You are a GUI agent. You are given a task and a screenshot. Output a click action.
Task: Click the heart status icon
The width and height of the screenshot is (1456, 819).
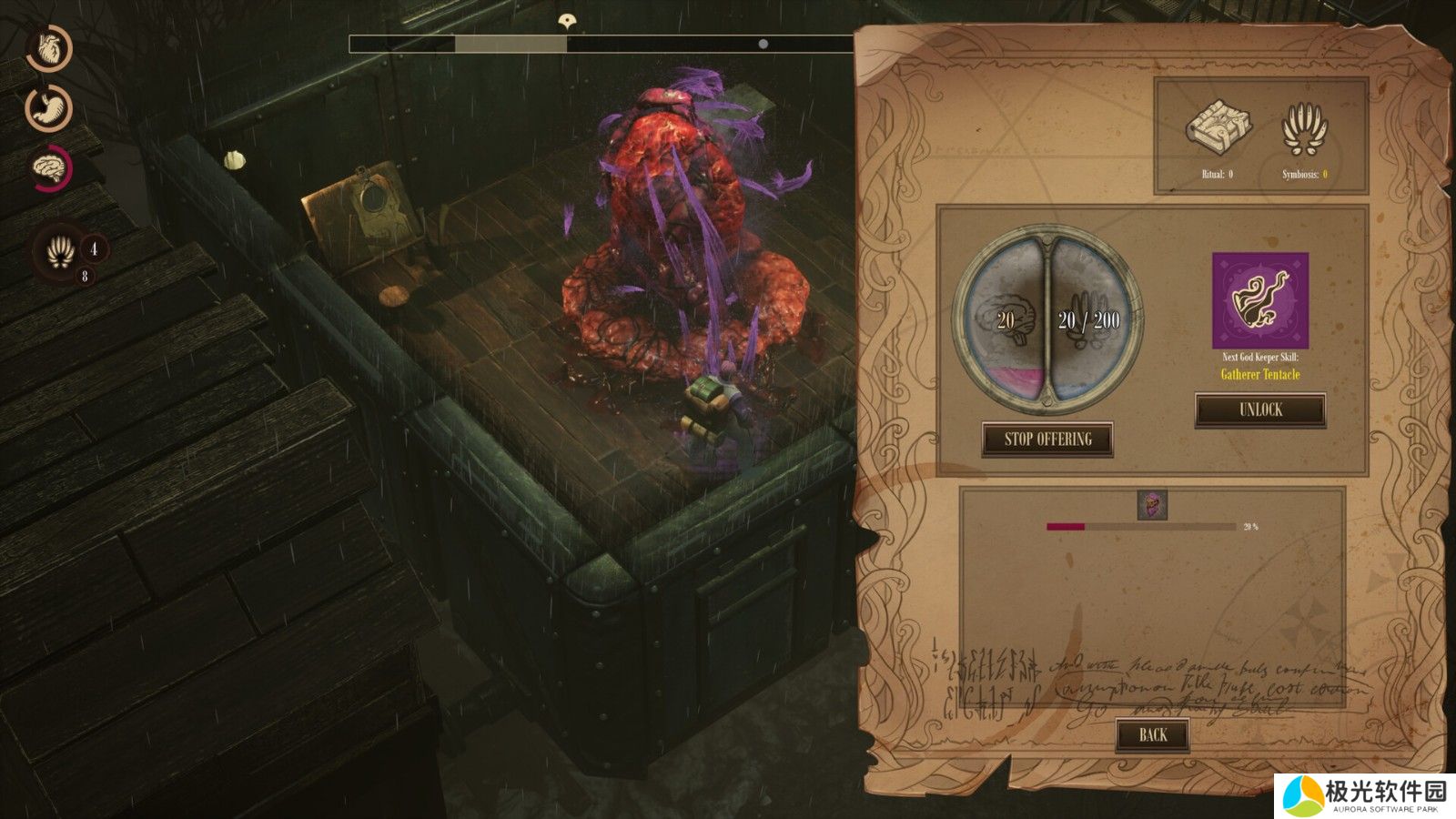click(49, 49)
